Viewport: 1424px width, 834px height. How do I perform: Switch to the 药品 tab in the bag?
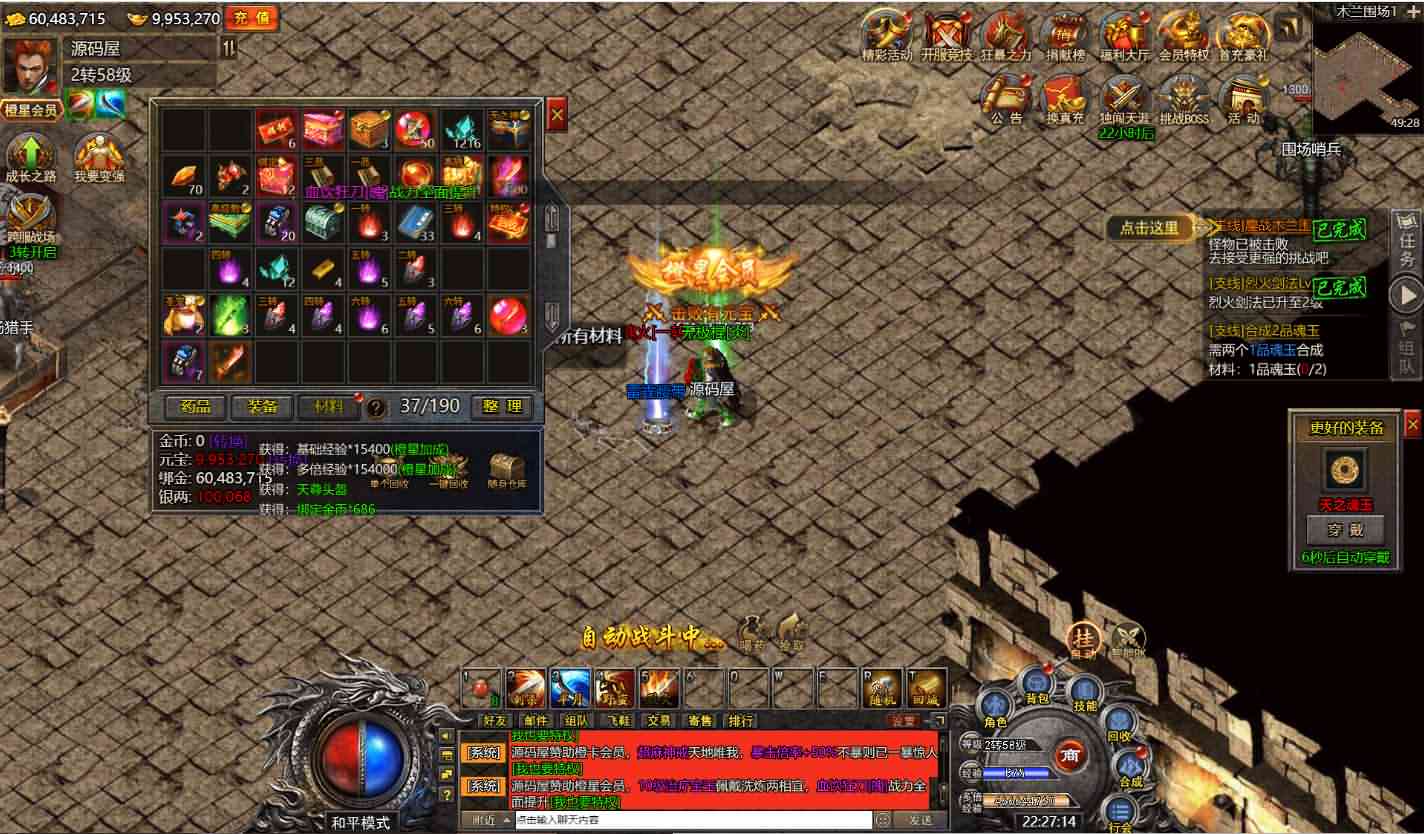(x=196, y=406)
